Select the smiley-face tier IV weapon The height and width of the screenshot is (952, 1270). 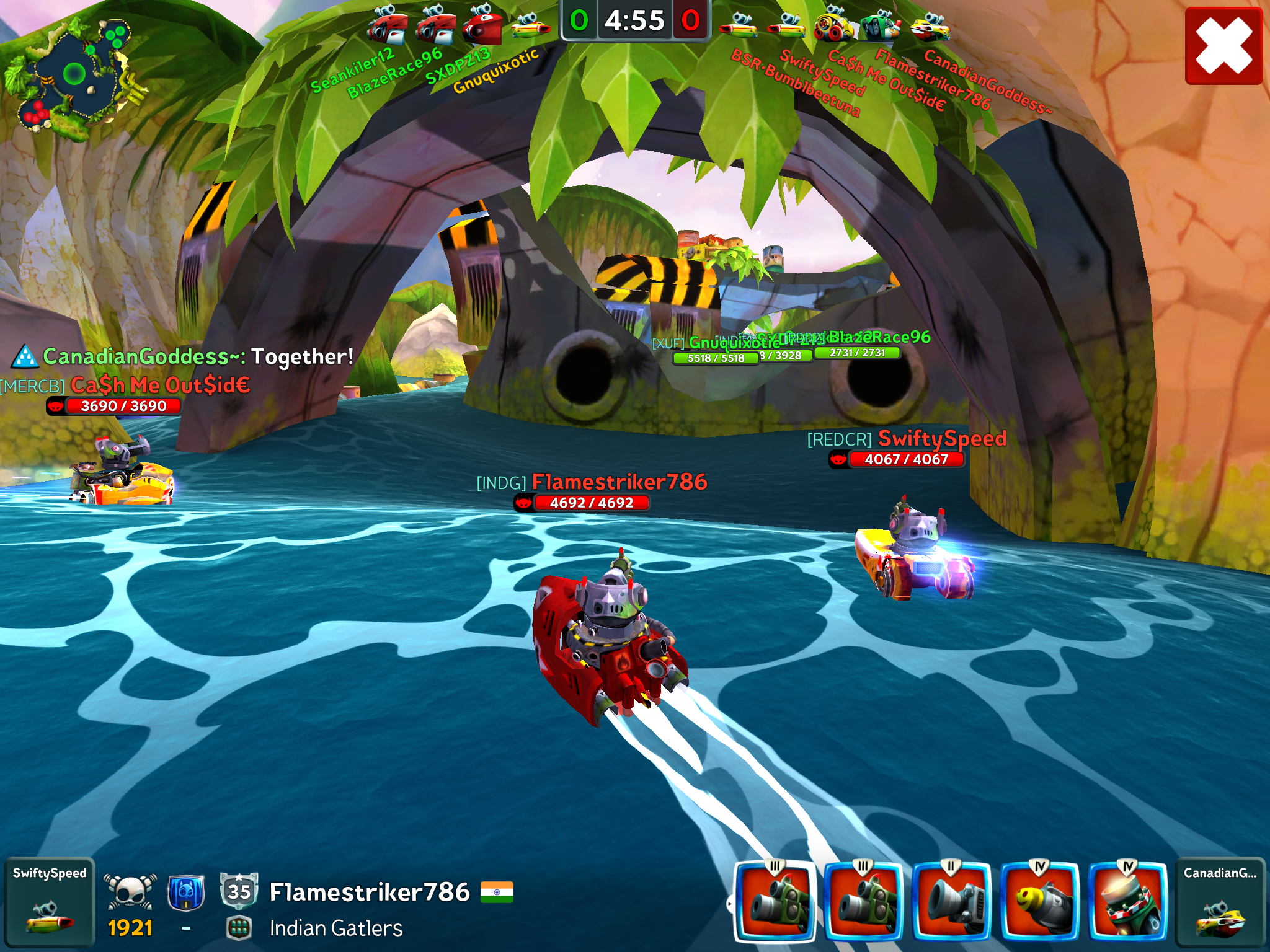1040,901
